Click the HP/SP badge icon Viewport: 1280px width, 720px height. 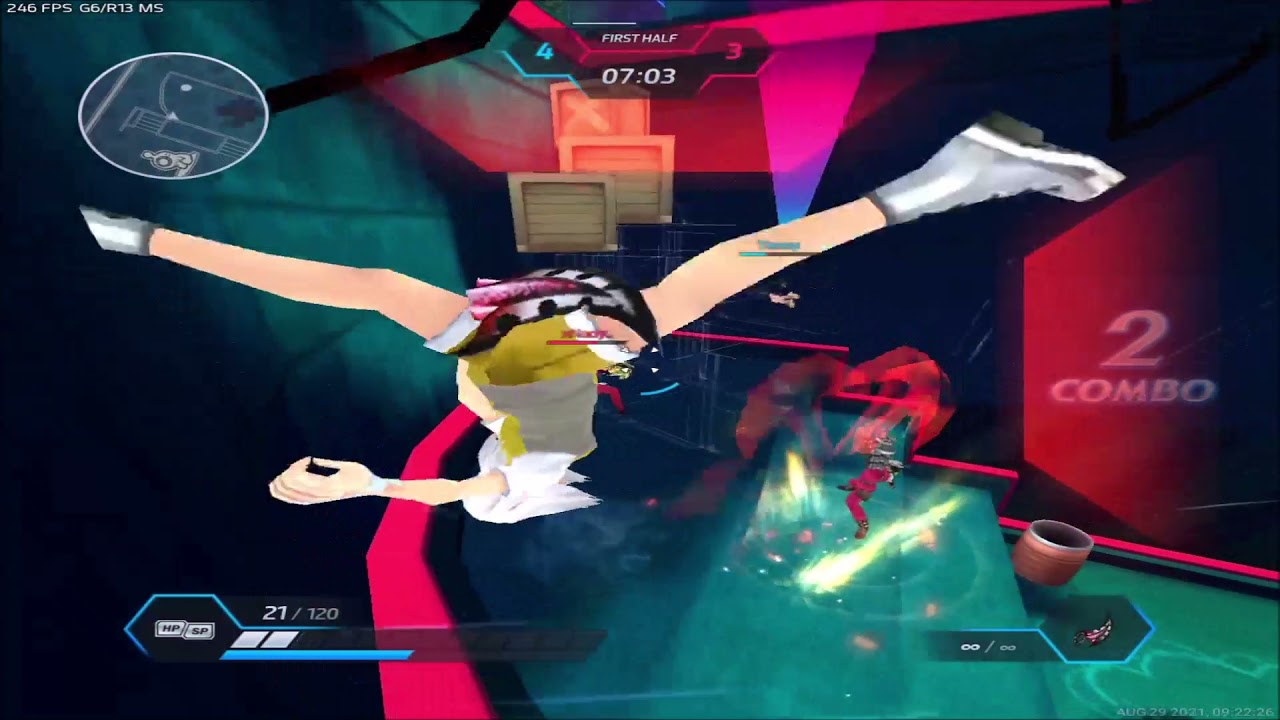[x=186, y=629]
